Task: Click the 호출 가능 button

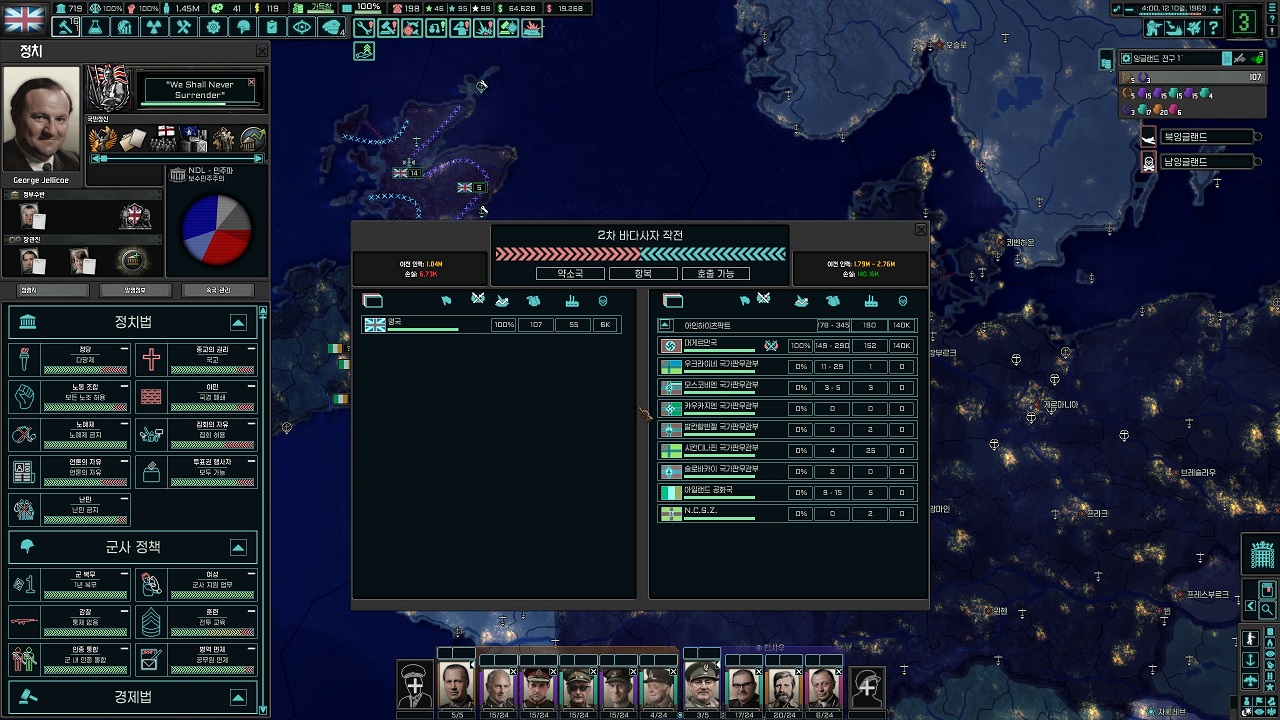Action: (715, 273)
